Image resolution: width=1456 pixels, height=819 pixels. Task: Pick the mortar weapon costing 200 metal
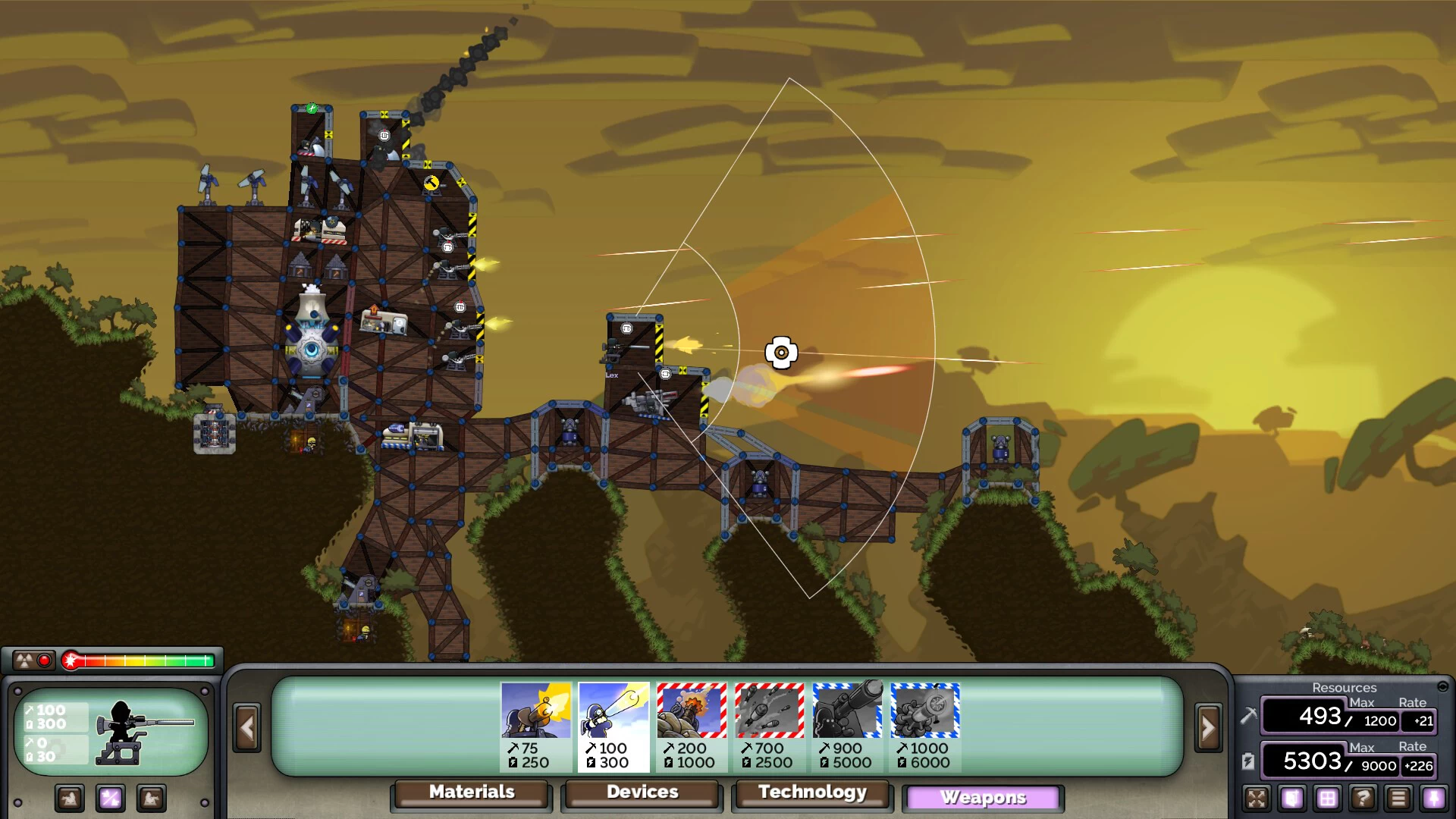coord(692,726)
